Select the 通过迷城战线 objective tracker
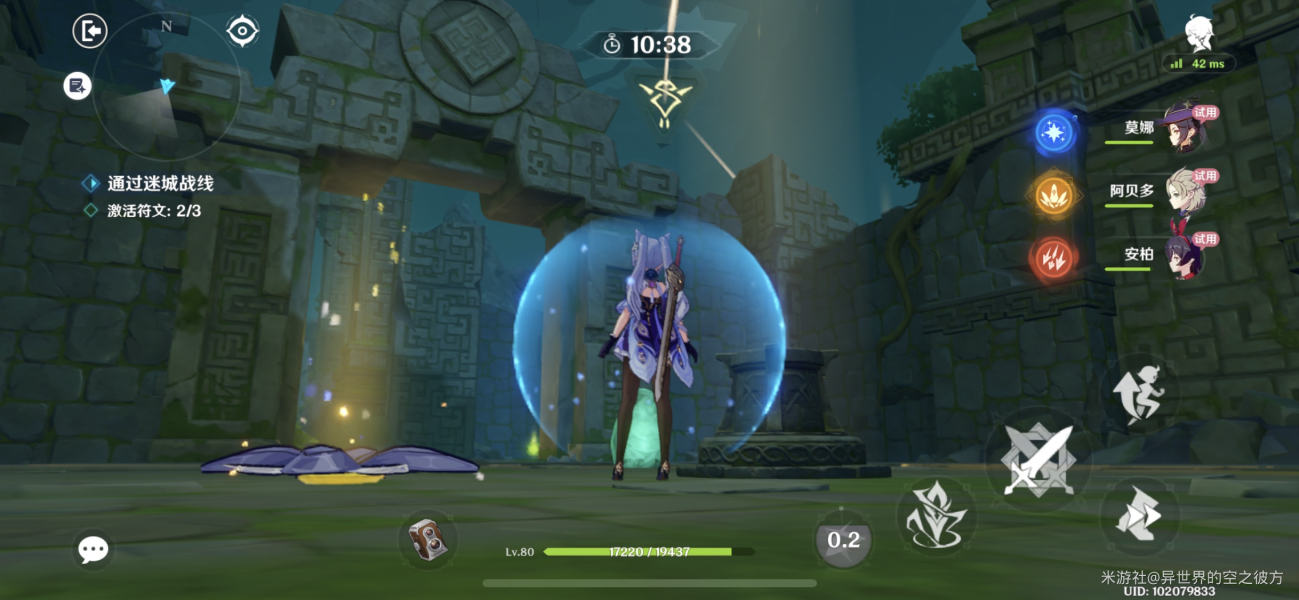Screen dimensions: 1299x600 [x=160, y=183]
